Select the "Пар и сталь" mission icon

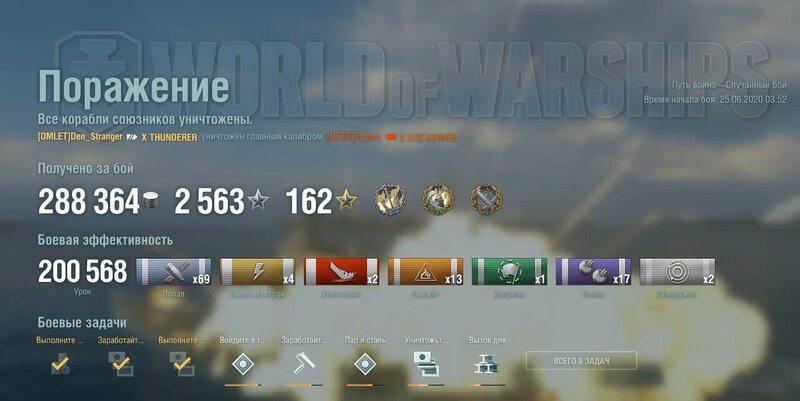point(363,364)
